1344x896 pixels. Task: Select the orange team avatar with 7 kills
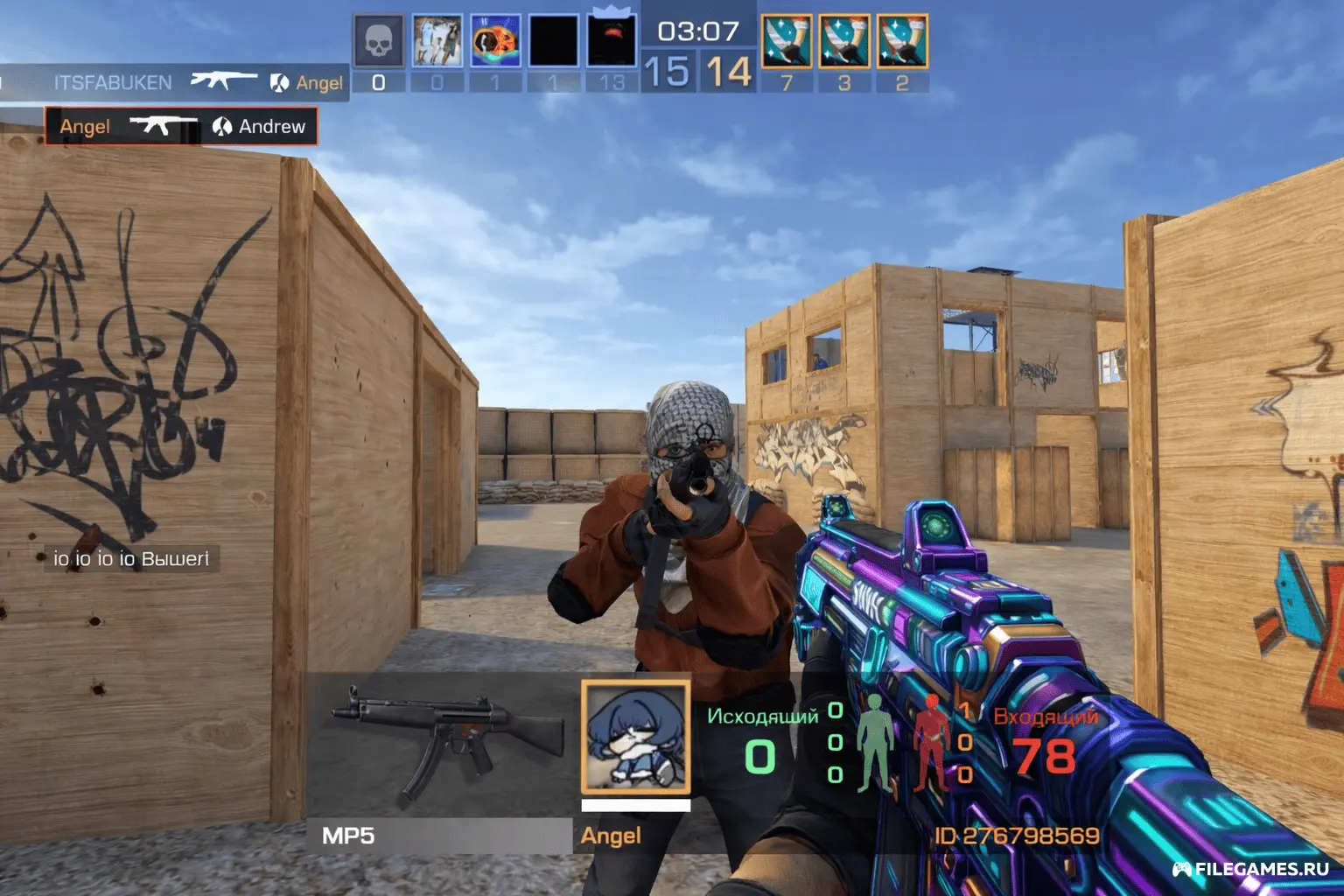point(786,40)
